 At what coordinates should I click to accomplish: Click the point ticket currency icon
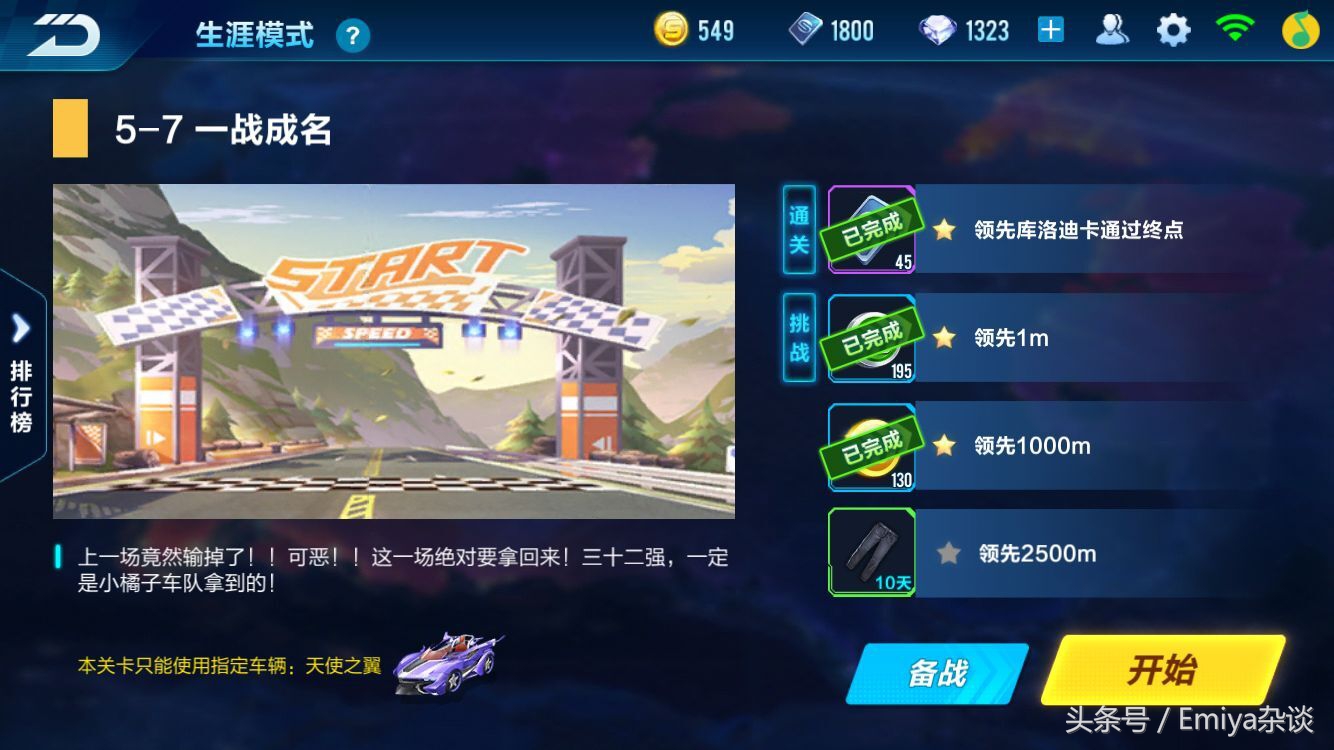coord(806,29)
